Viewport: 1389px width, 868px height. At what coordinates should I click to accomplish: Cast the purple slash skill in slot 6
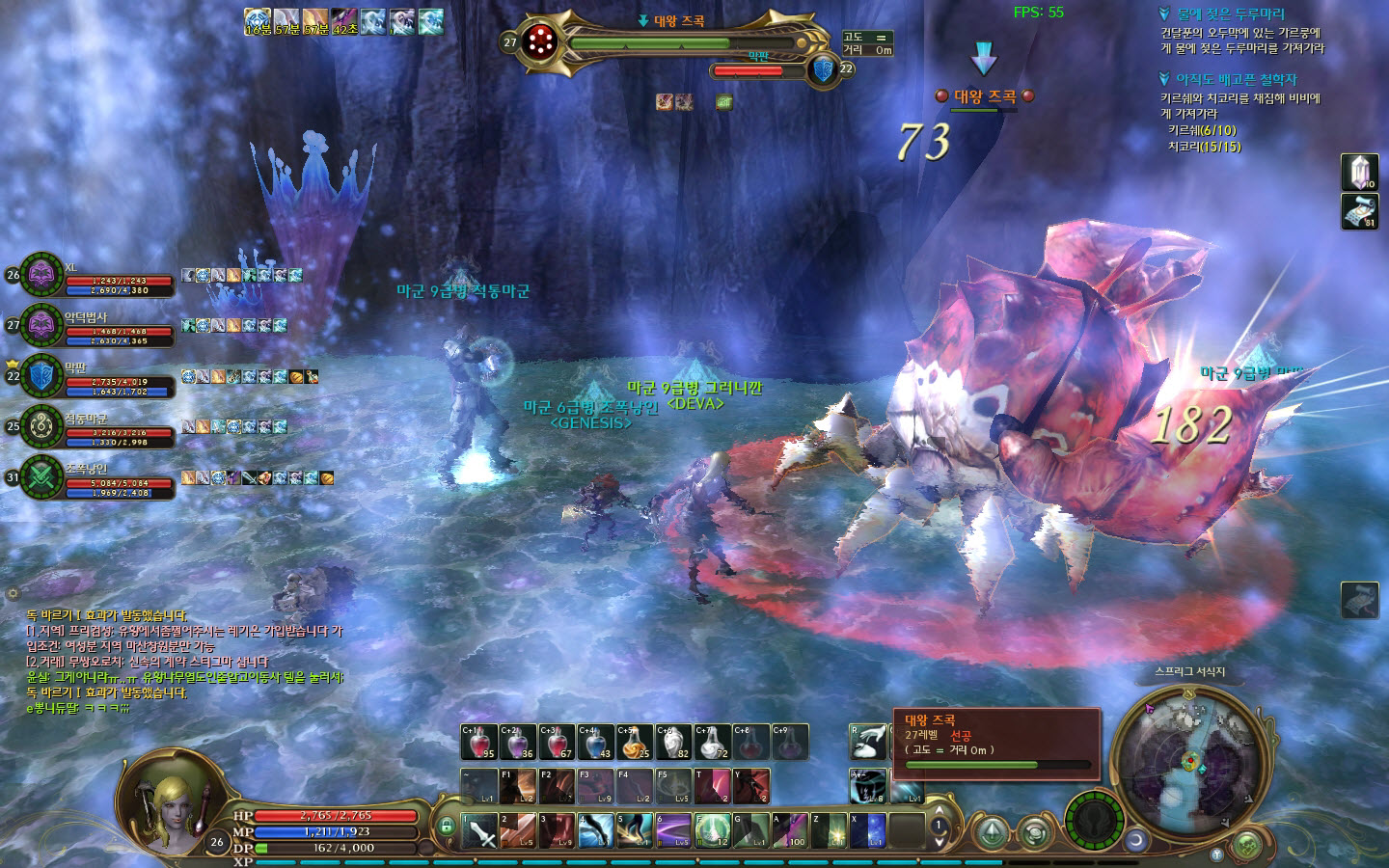click(674, 831)
